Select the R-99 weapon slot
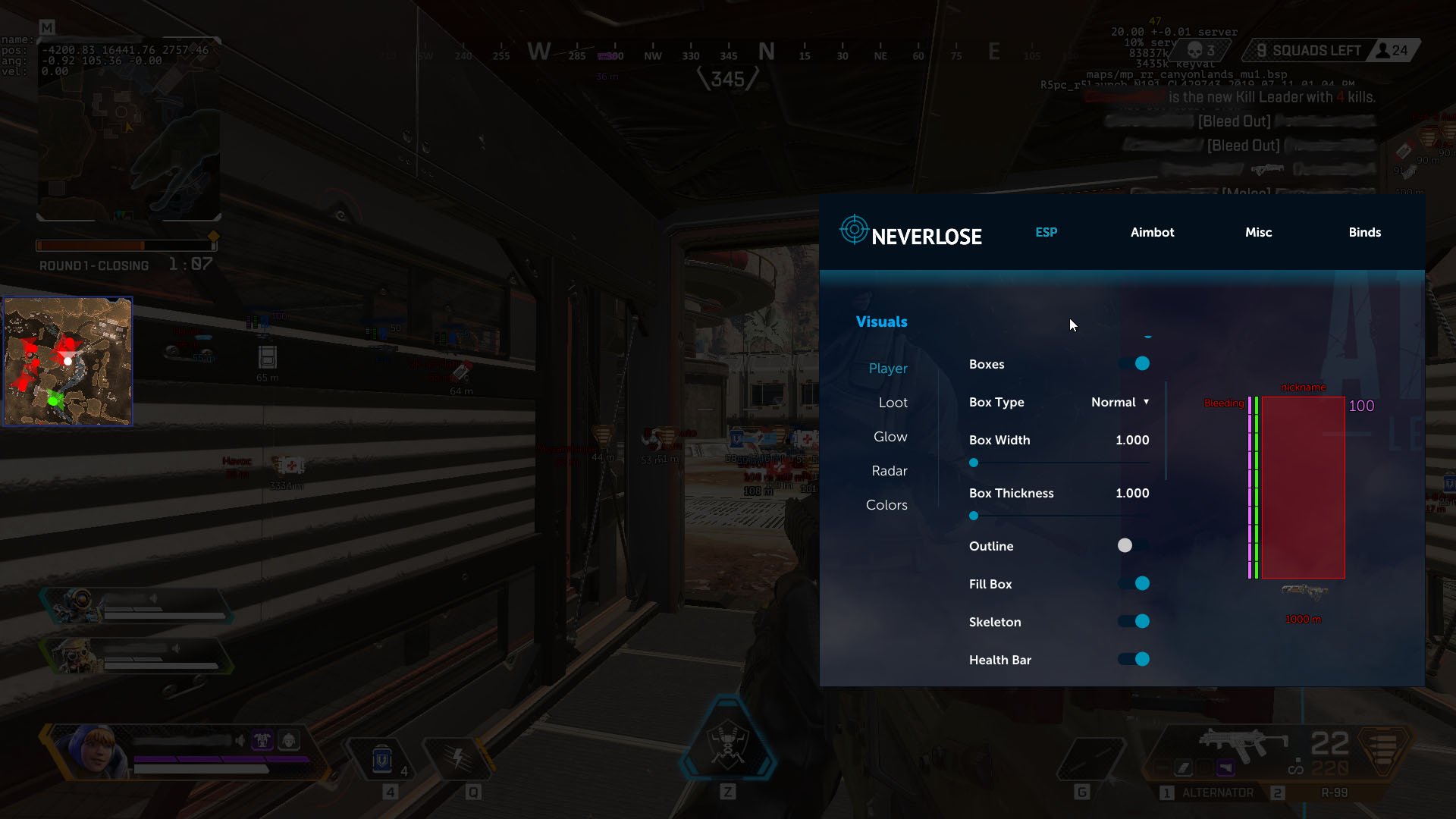 coord(1334,792)
